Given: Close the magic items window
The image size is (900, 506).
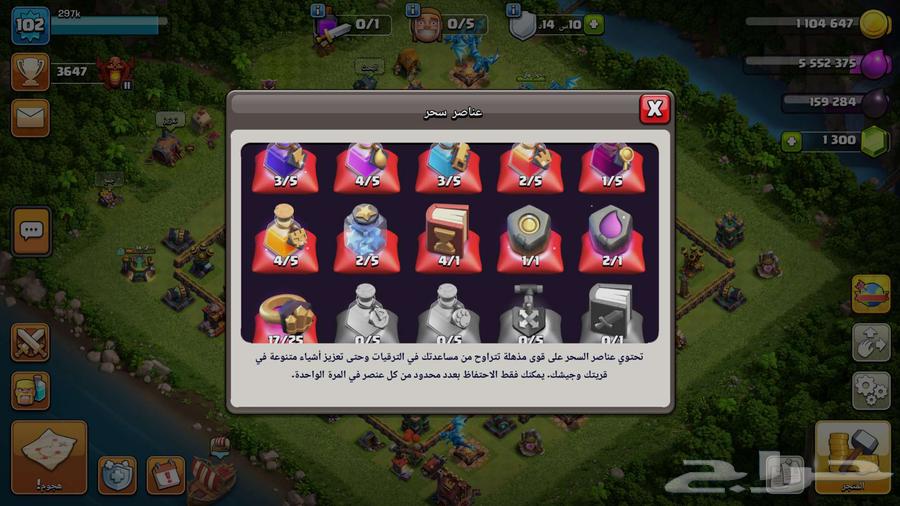Looking at the screenshot, I should 654,108.
